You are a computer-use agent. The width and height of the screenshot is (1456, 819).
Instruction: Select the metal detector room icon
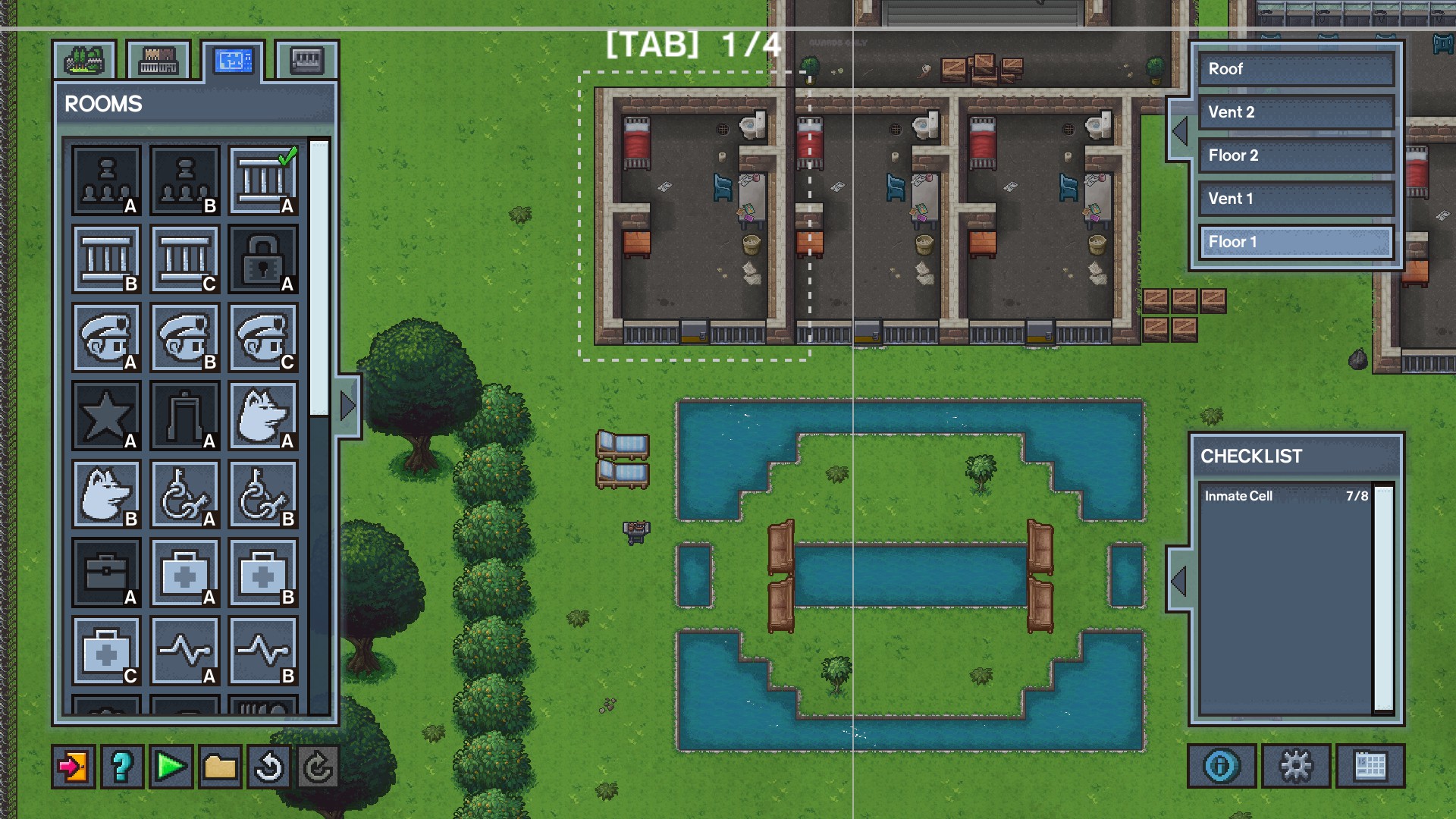point(185,417)
